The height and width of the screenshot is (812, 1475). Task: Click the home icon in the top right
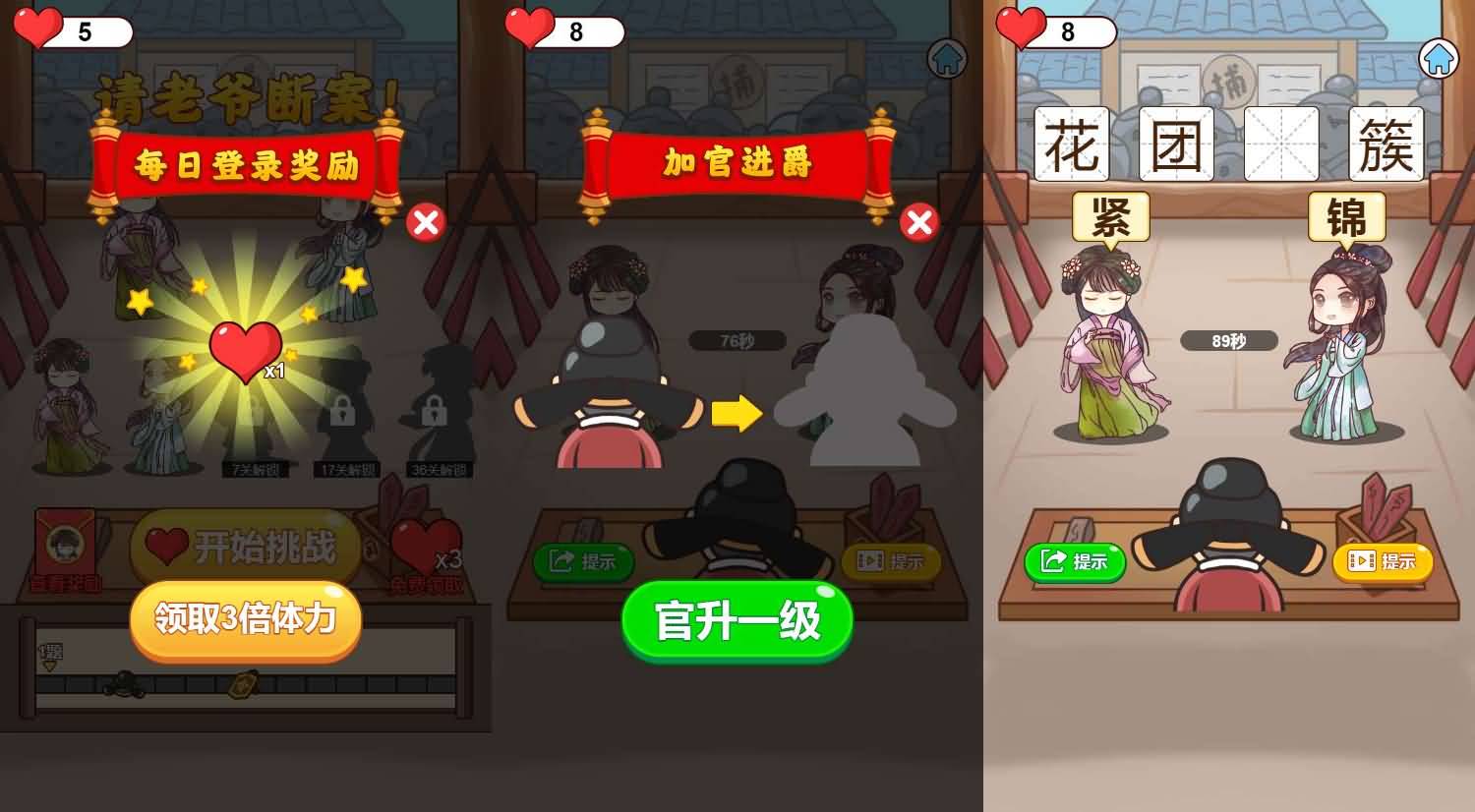(1439, 59)
